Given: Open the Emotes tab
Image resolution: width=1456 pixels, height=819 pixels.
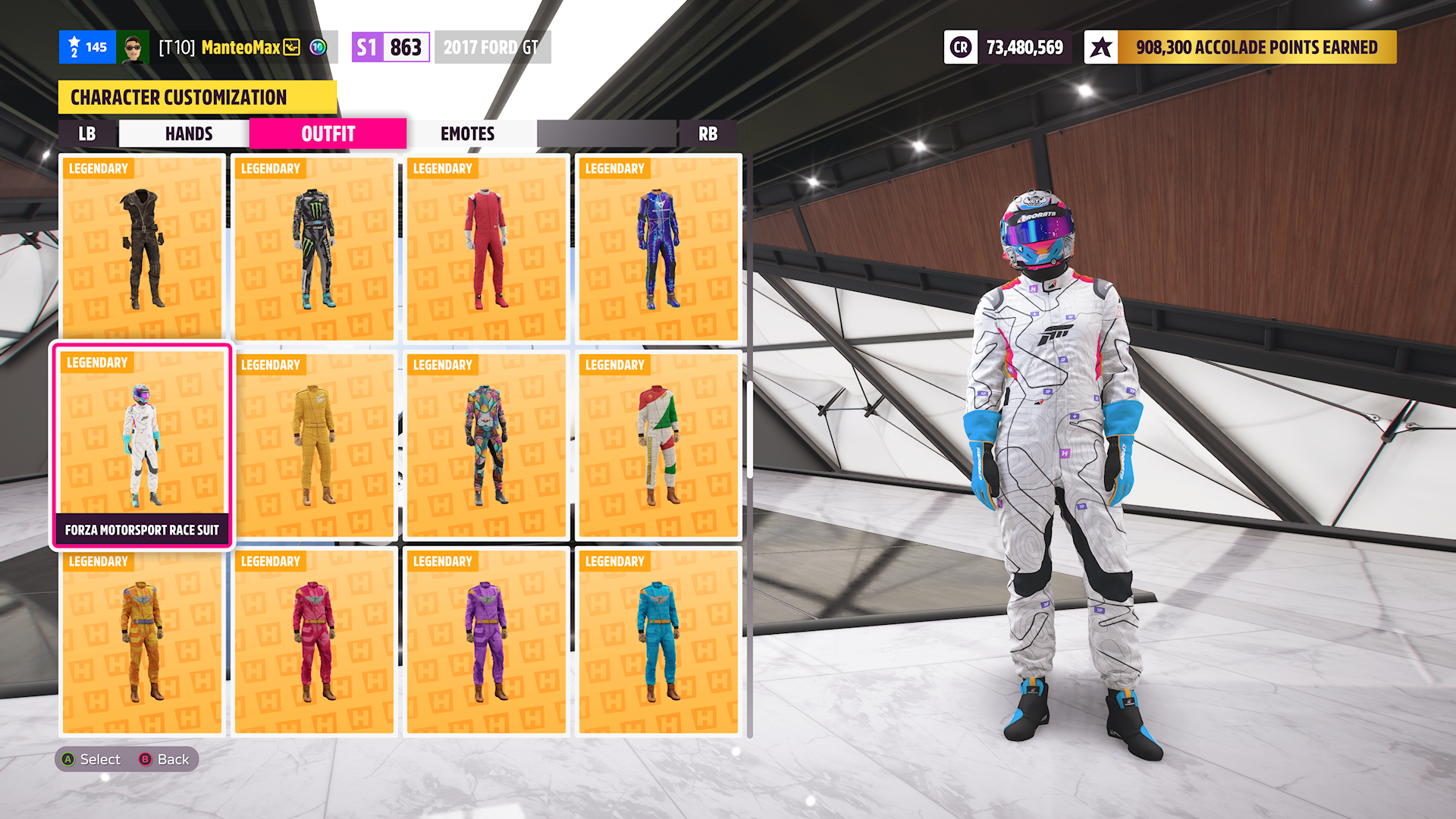Looking at the screenshot, I should coord(467,134).
